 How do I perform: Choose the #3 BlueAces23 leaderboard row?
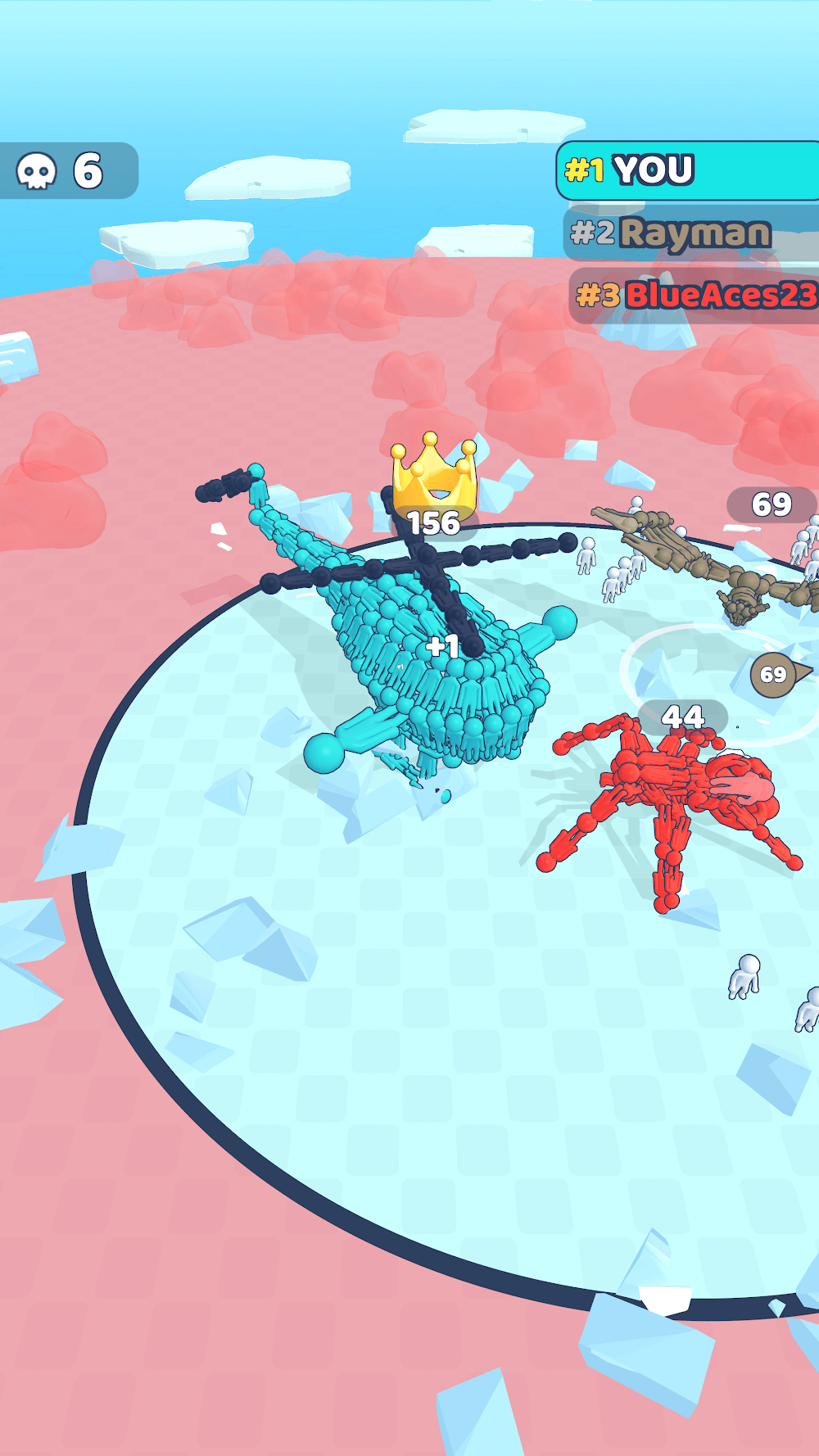[x=695, y=295]
